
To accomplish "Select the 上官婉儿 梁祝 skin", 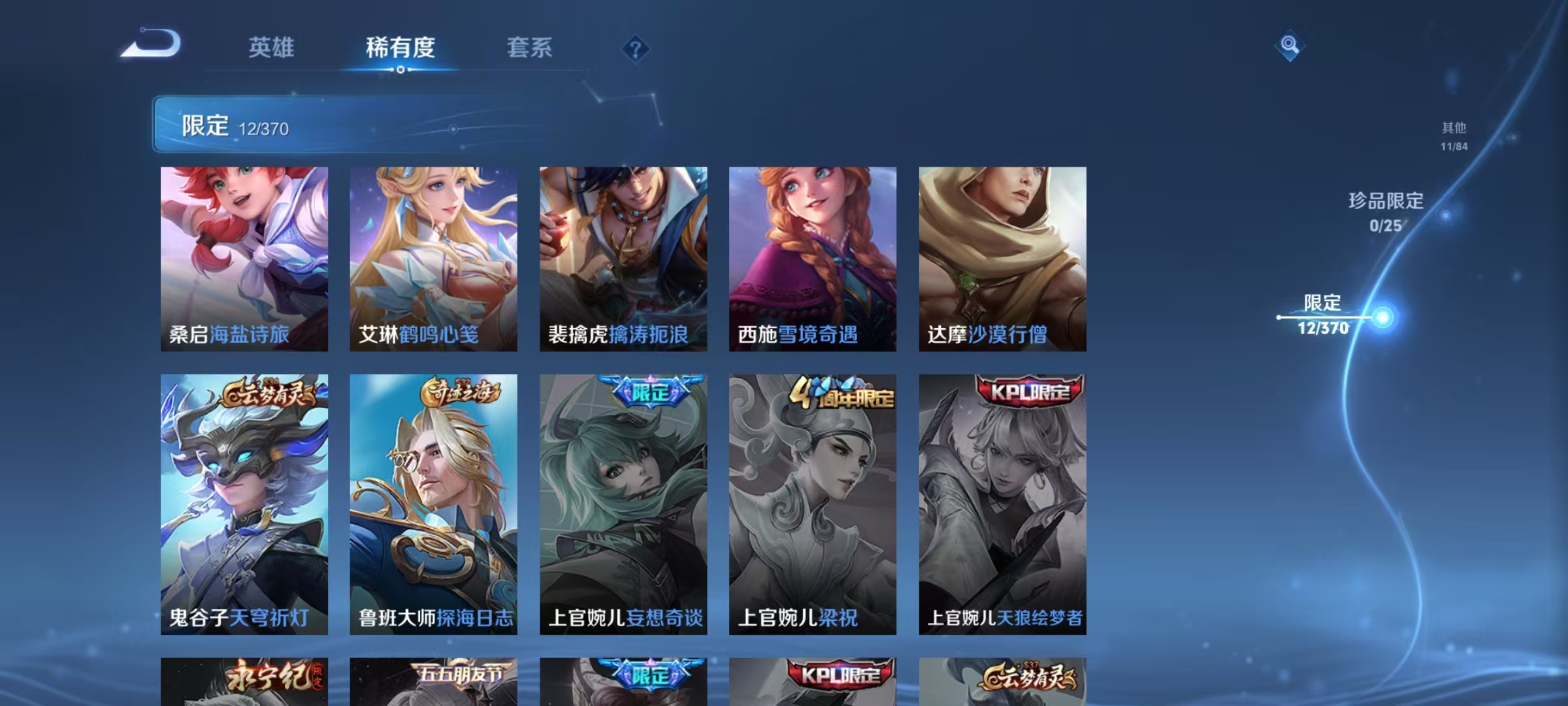I will tap(815, 503).
